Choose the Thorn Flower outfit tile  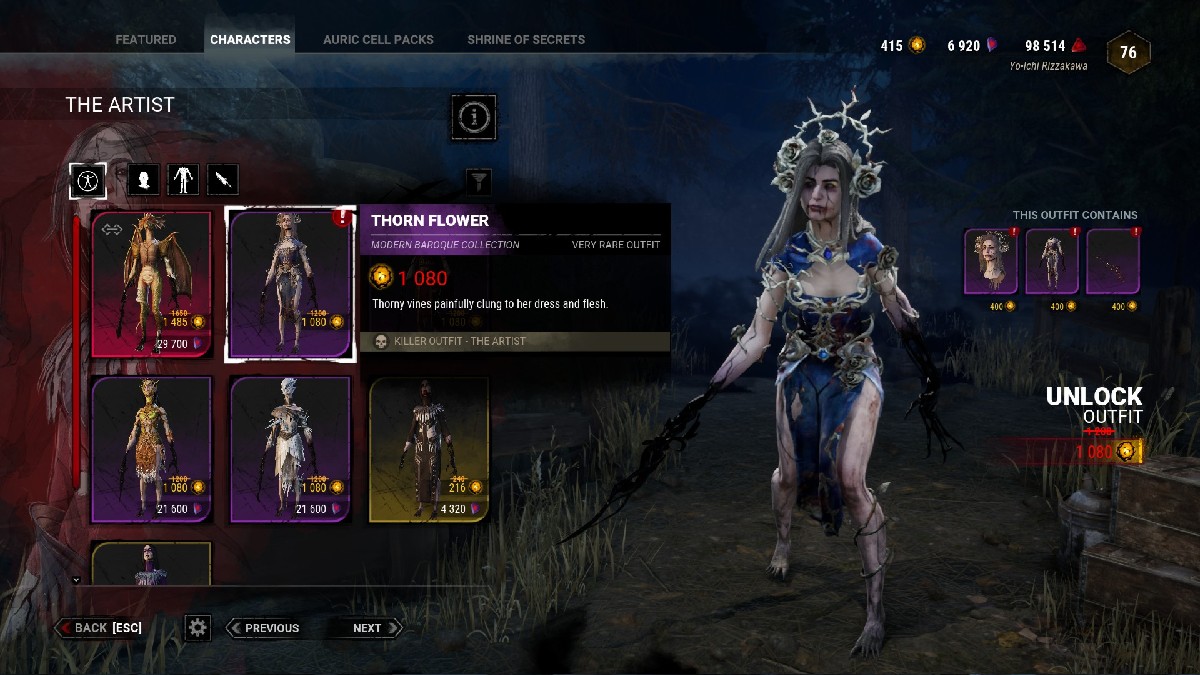click(x=290, y=284)
